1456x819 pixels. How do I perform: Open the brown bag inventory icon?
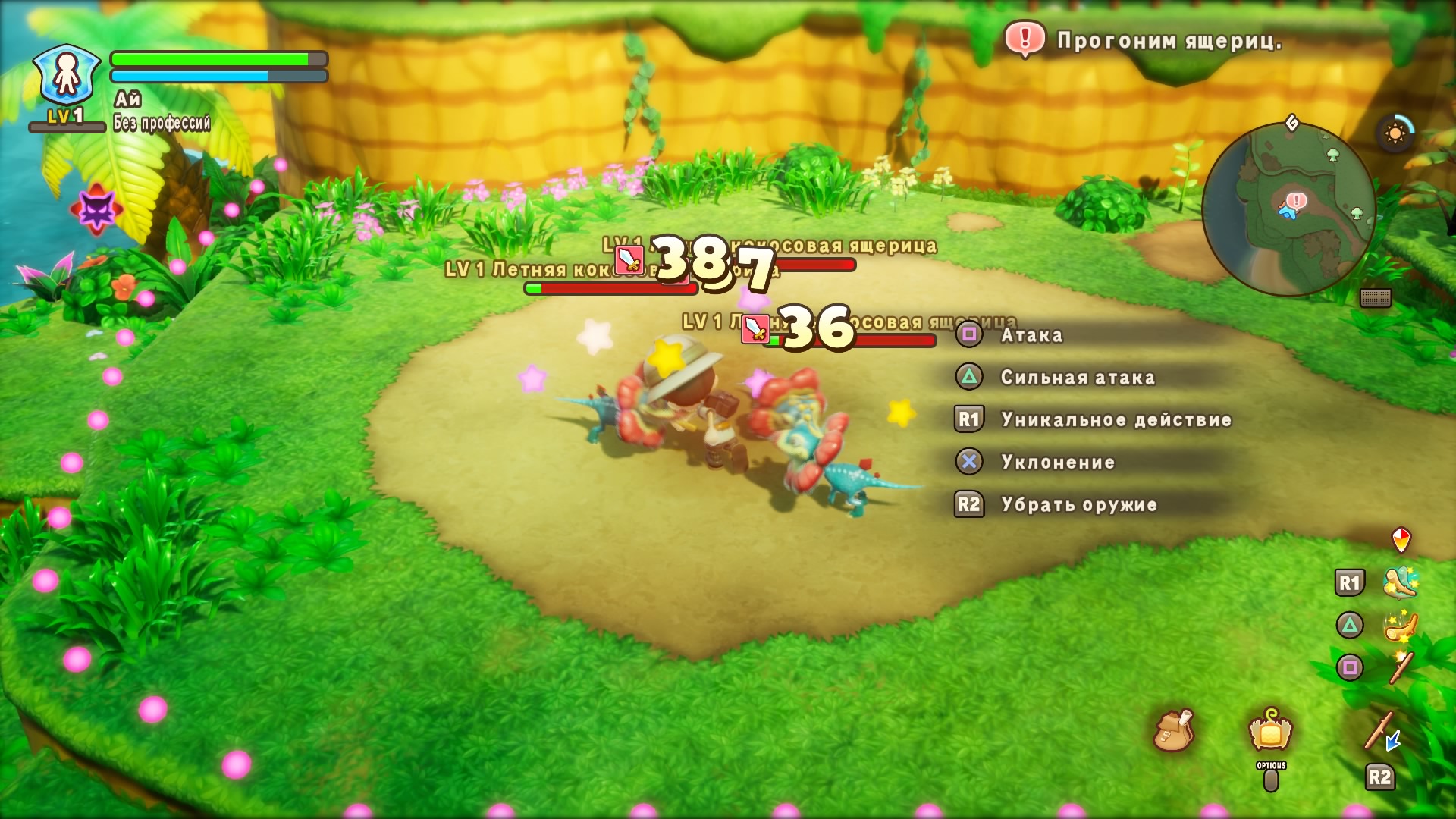(x=1173, y=730)
